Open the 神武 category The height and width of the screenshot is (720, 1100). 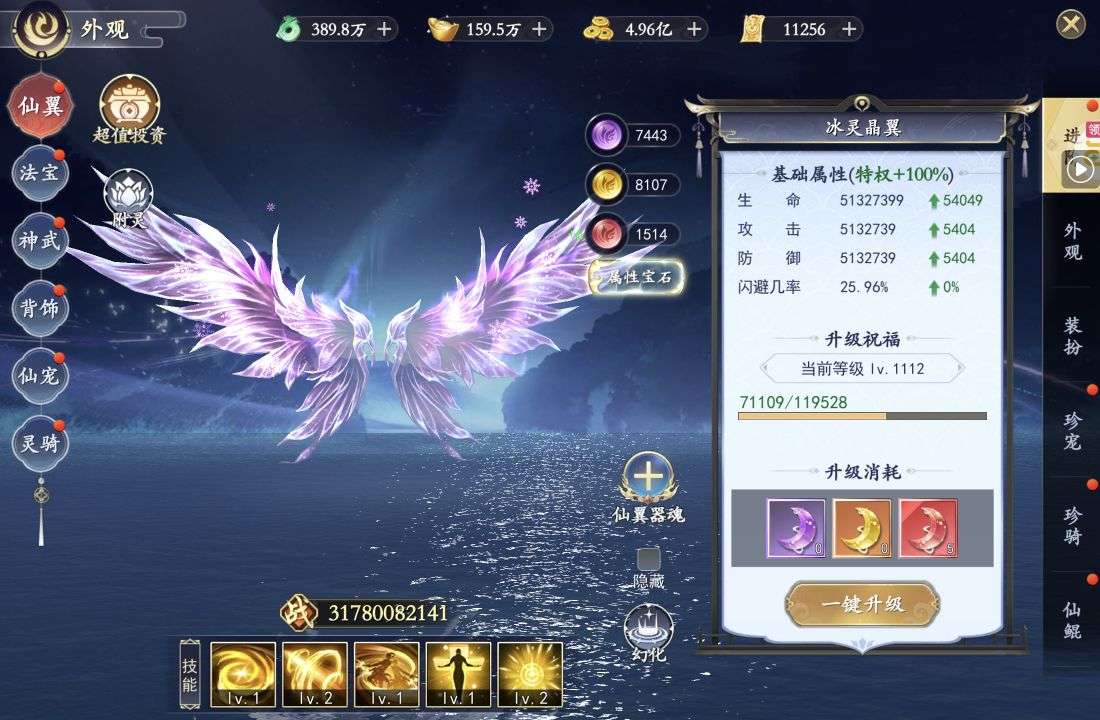point(40,240)
